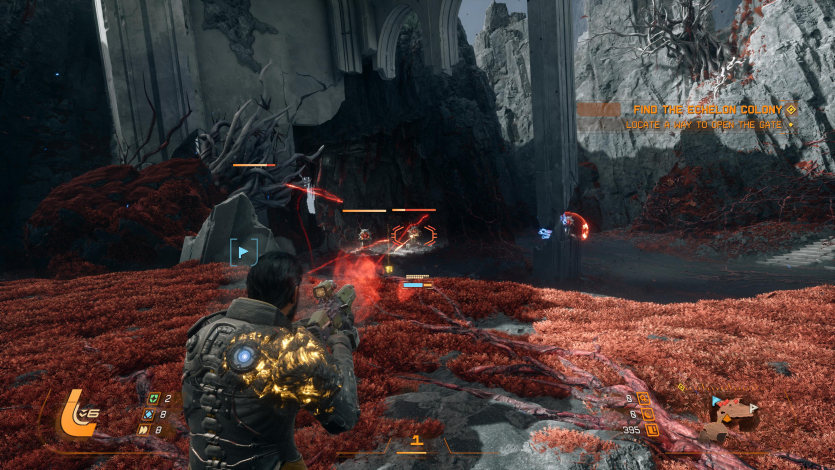Click the yellow diamond compass marker
Screen dimensions: 835x470
coord(683,387)
